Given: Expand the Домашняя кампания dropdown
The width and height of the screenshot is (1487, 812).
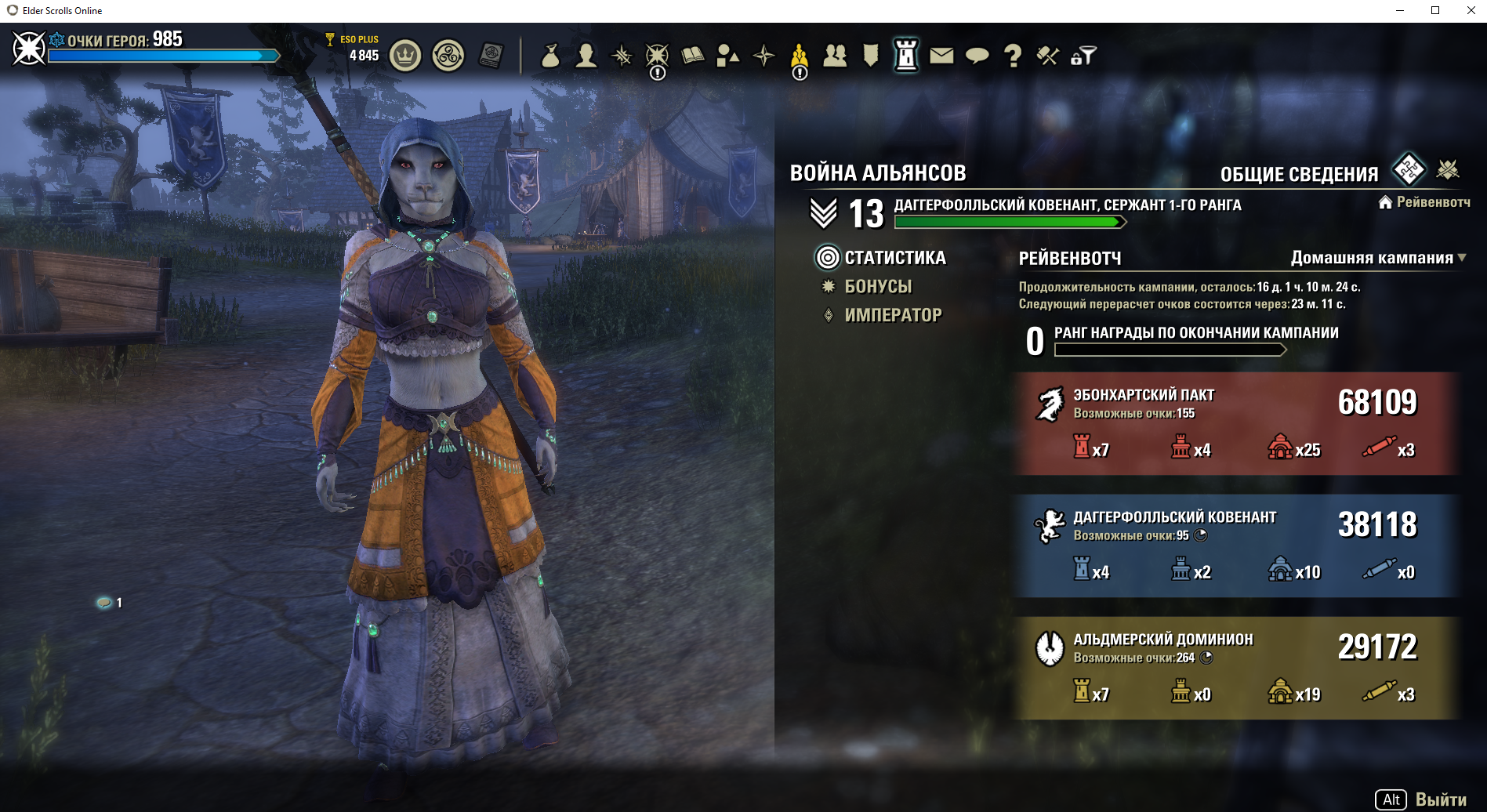Looking at the screenshot, I should tap(1378, 258).
